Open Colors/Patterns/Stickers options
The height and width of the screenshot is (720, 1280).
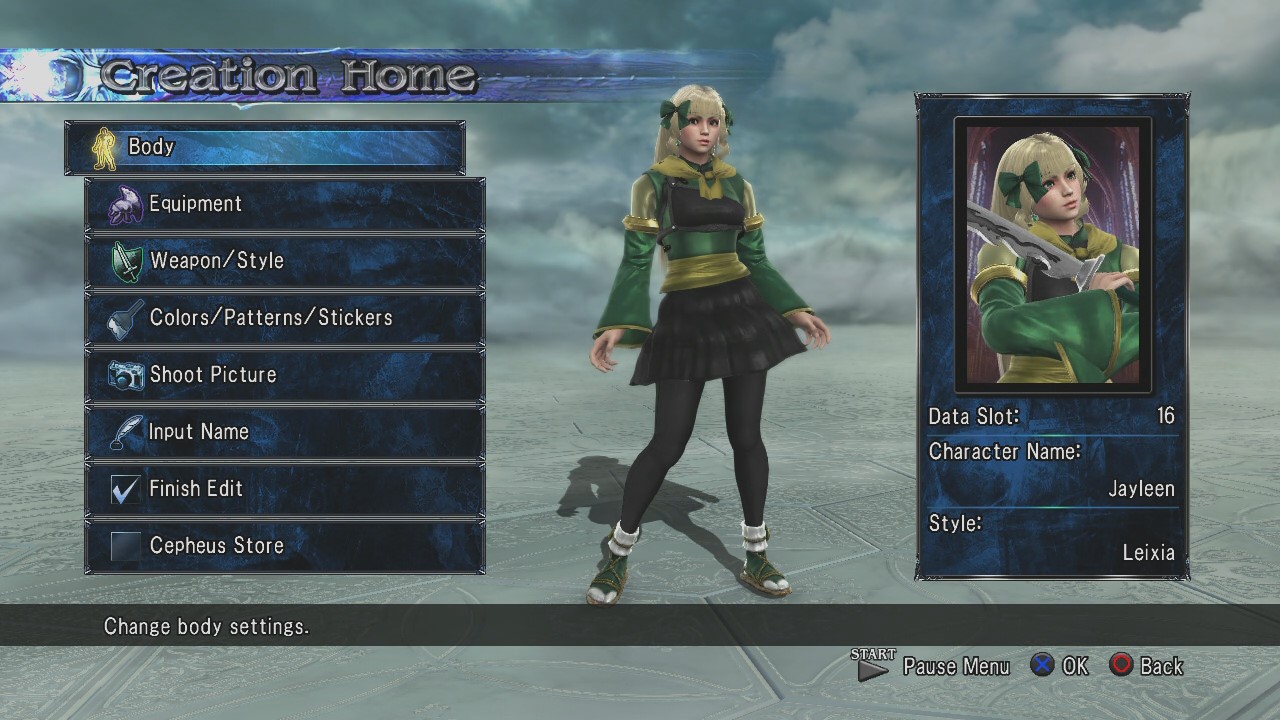tap(285, 319)
